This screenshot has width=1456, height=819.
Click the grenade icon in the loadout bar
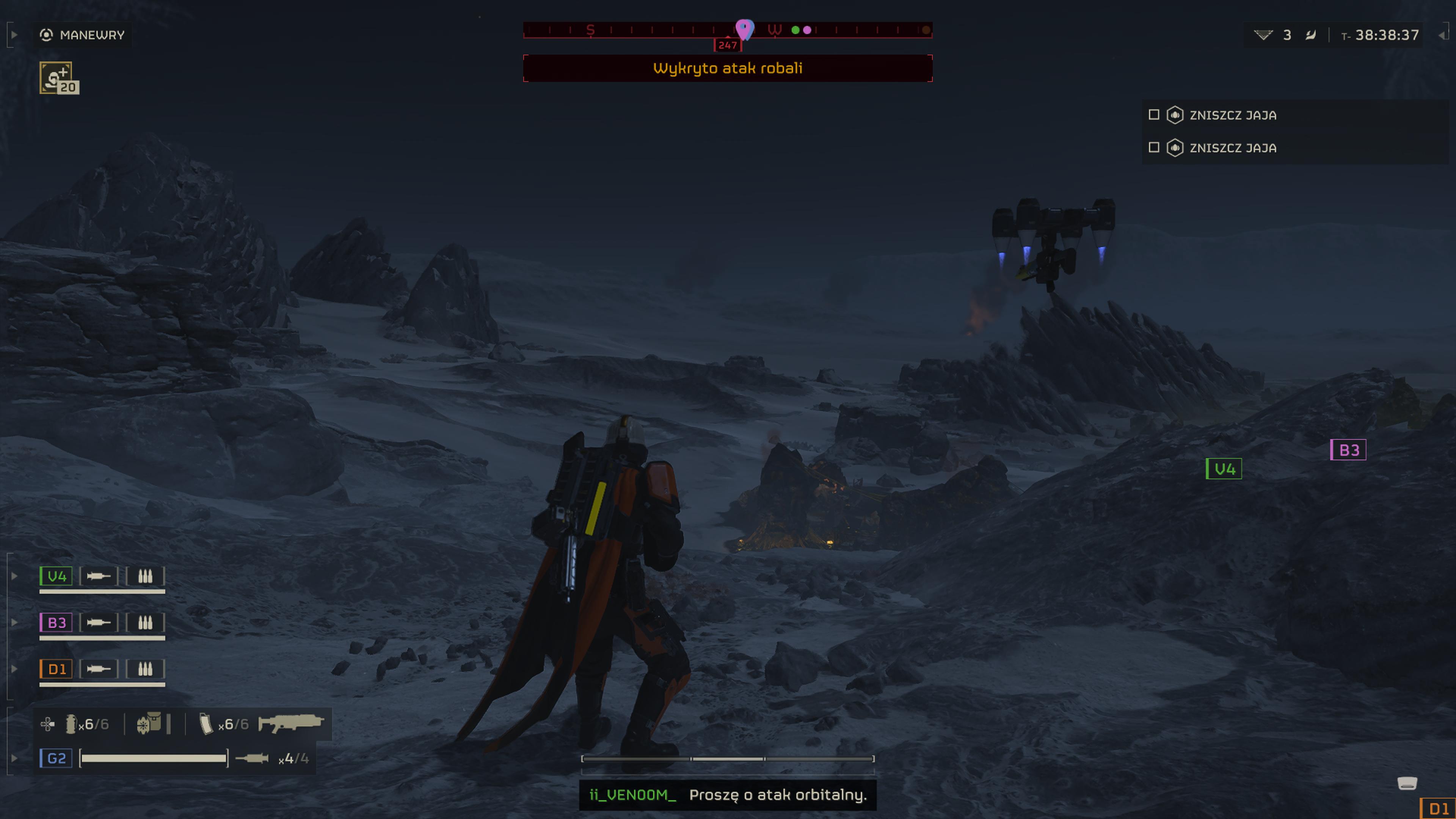click(71, 724)
